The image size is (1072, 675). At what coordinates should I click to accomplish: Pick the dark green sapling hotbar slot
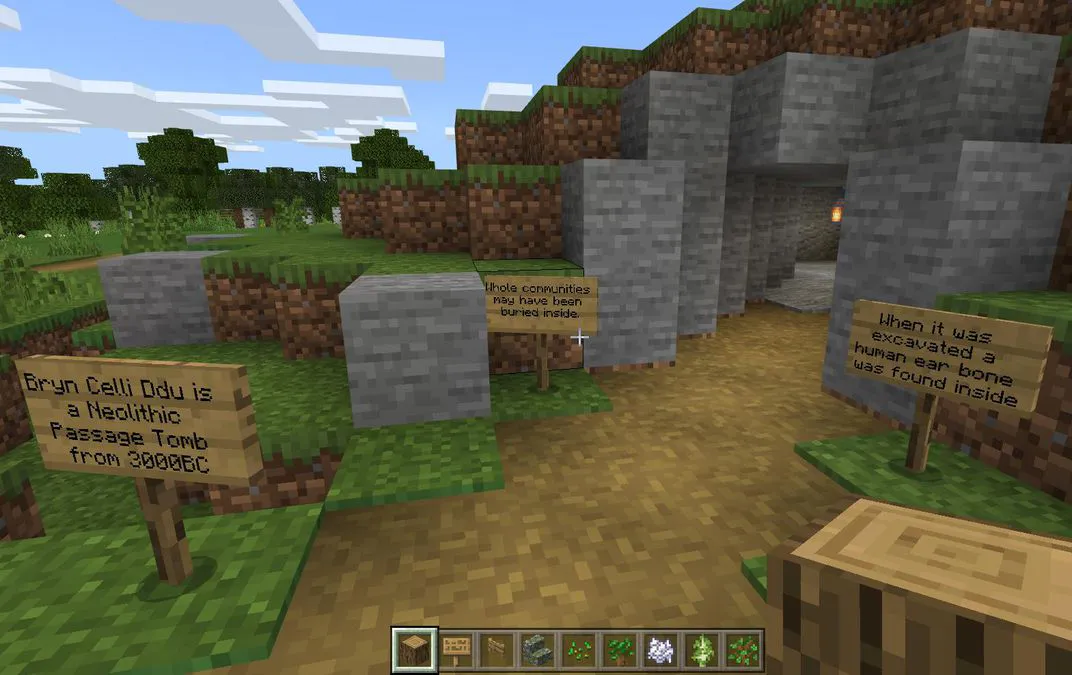(x=618, y=648)
